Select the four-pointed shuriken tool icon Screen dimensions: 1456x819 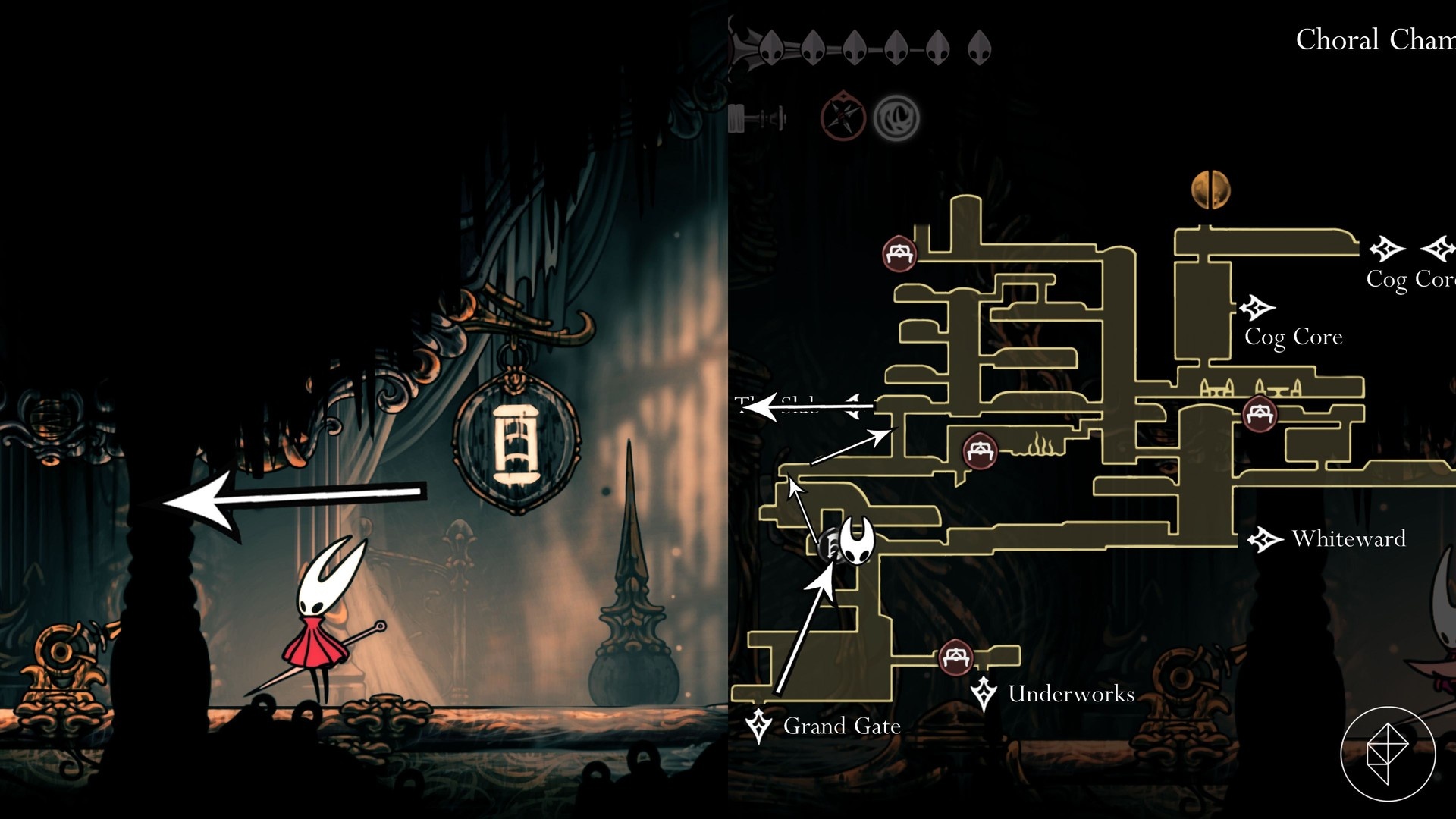[x=843, y=118]
